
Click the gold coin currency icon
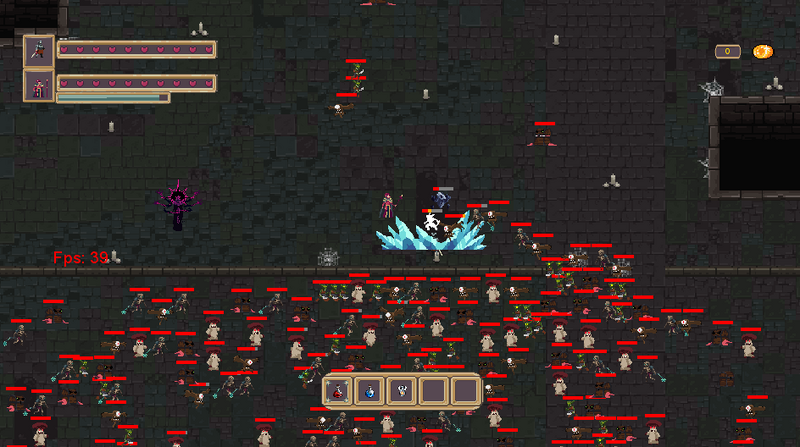point(762,51)
